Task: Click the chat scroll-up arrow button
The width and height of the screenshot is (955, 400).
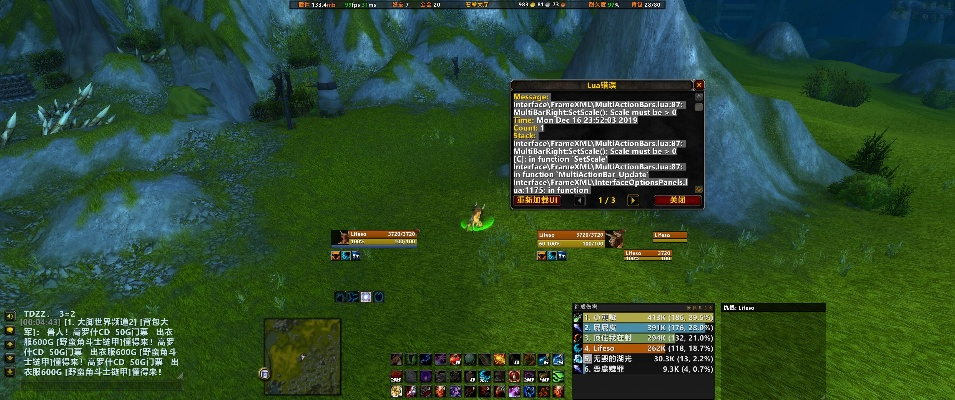Action: 8,343
